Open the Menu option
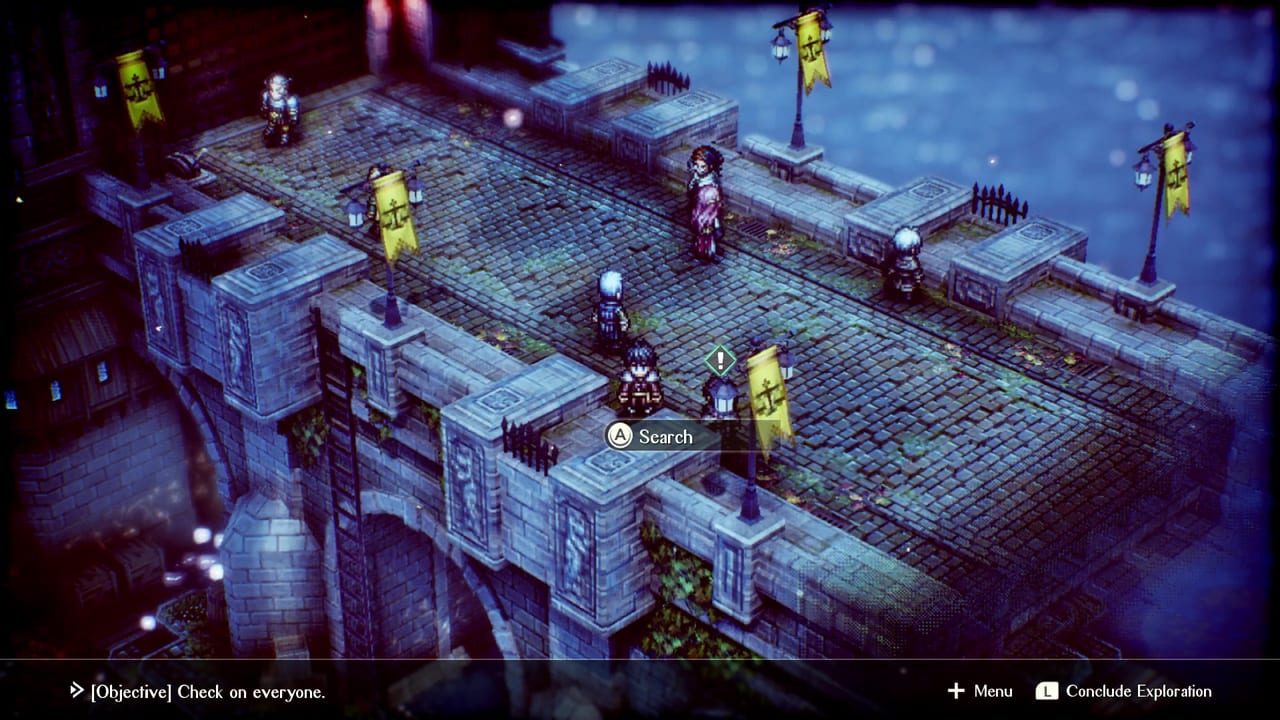Image resolution: width=1280 pixels, height=720 pixels. point(980,691)
